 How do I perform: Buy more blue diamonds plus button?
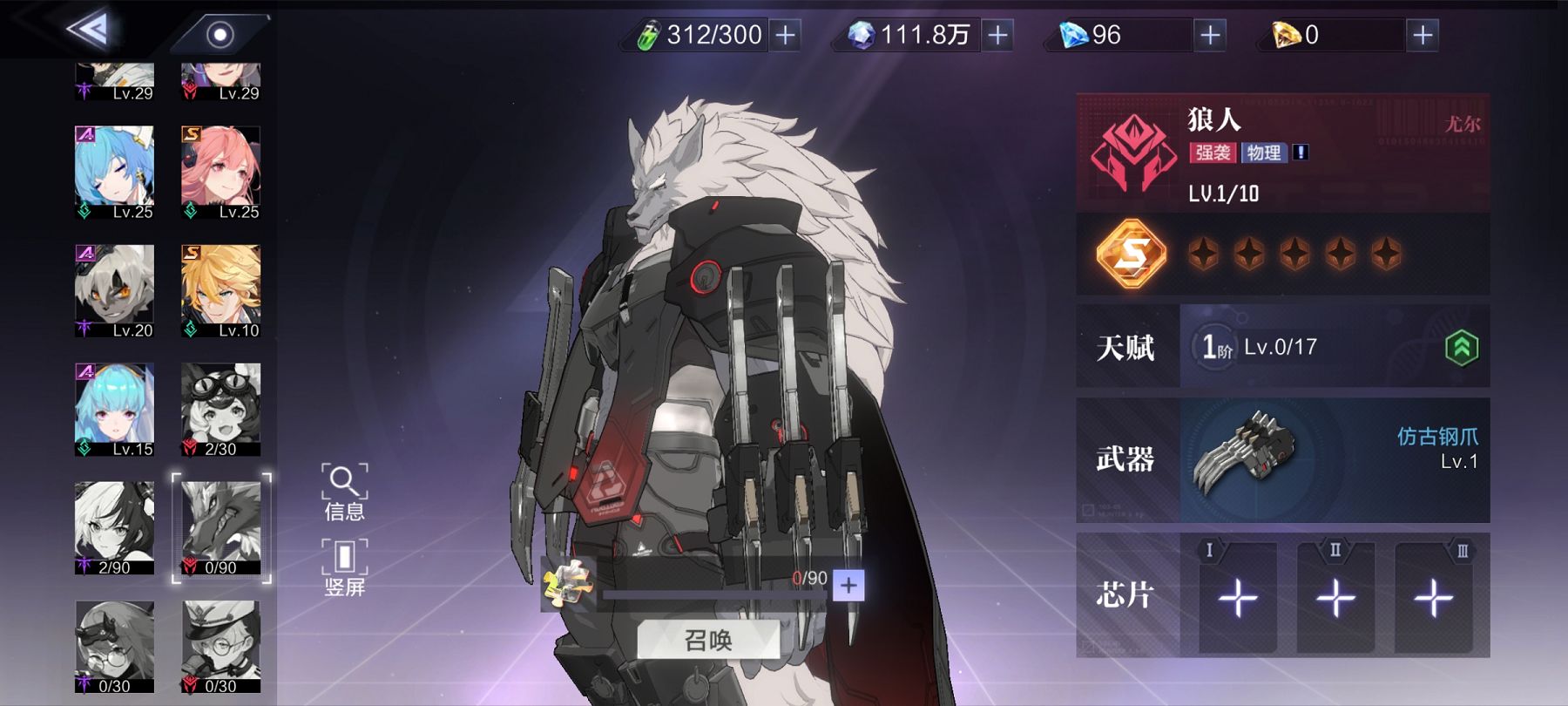pyautogui.click(x=1210, y=35)
